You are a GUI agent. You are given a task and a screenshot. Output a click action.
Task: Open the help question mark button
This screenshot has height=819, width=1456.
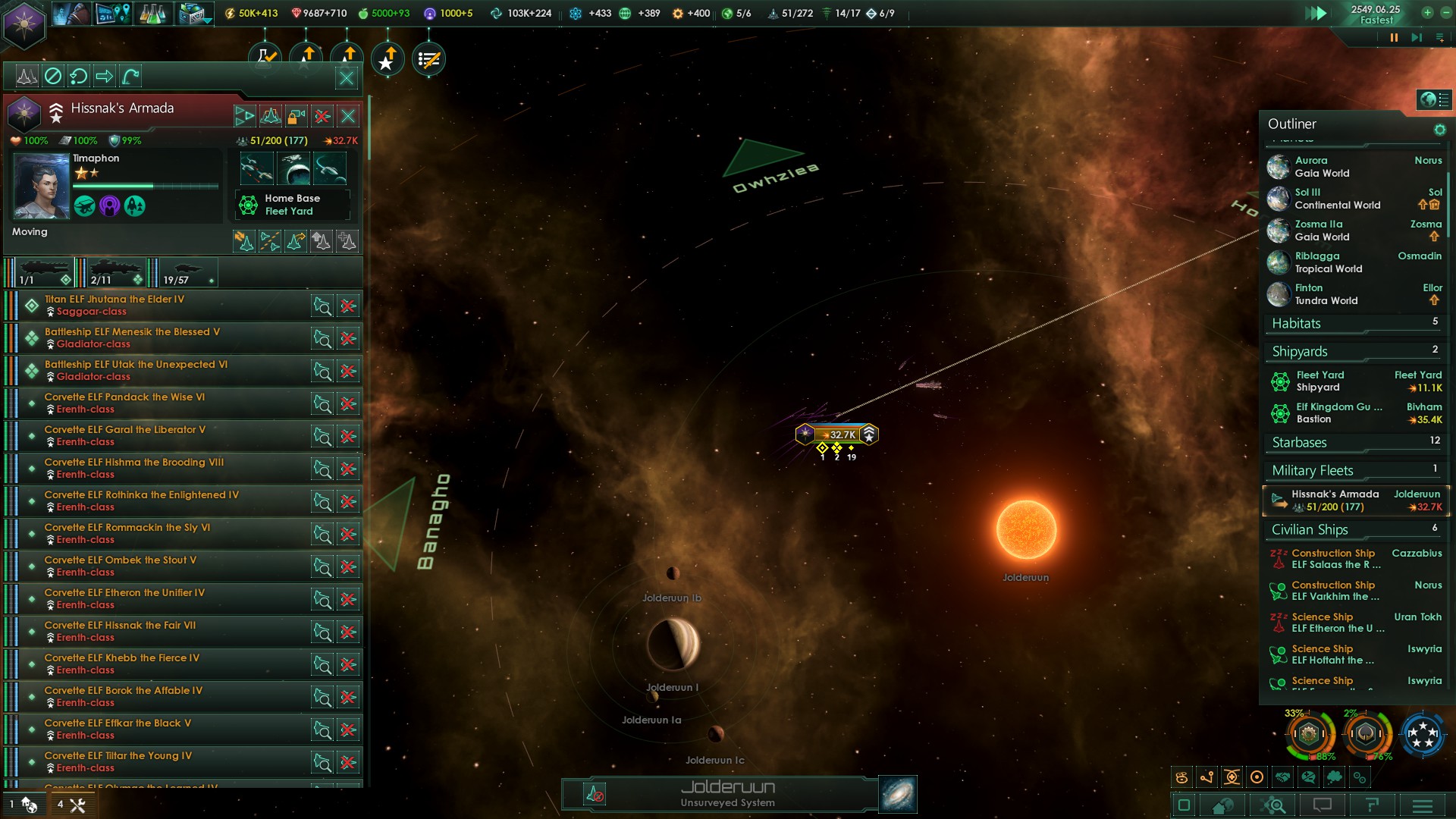pos(1372,805)
